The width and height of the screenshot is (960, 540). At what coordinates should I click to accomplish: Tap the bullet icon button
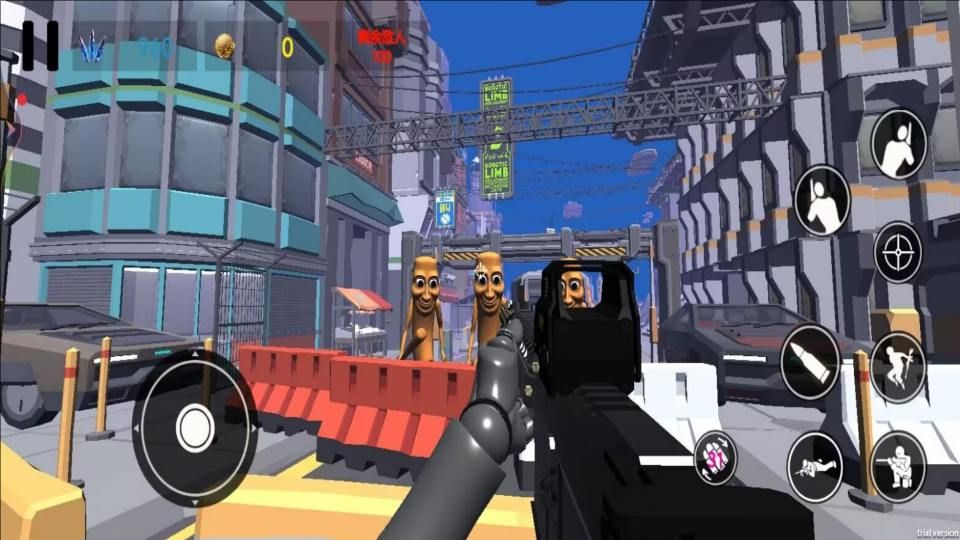coord(810,362)
